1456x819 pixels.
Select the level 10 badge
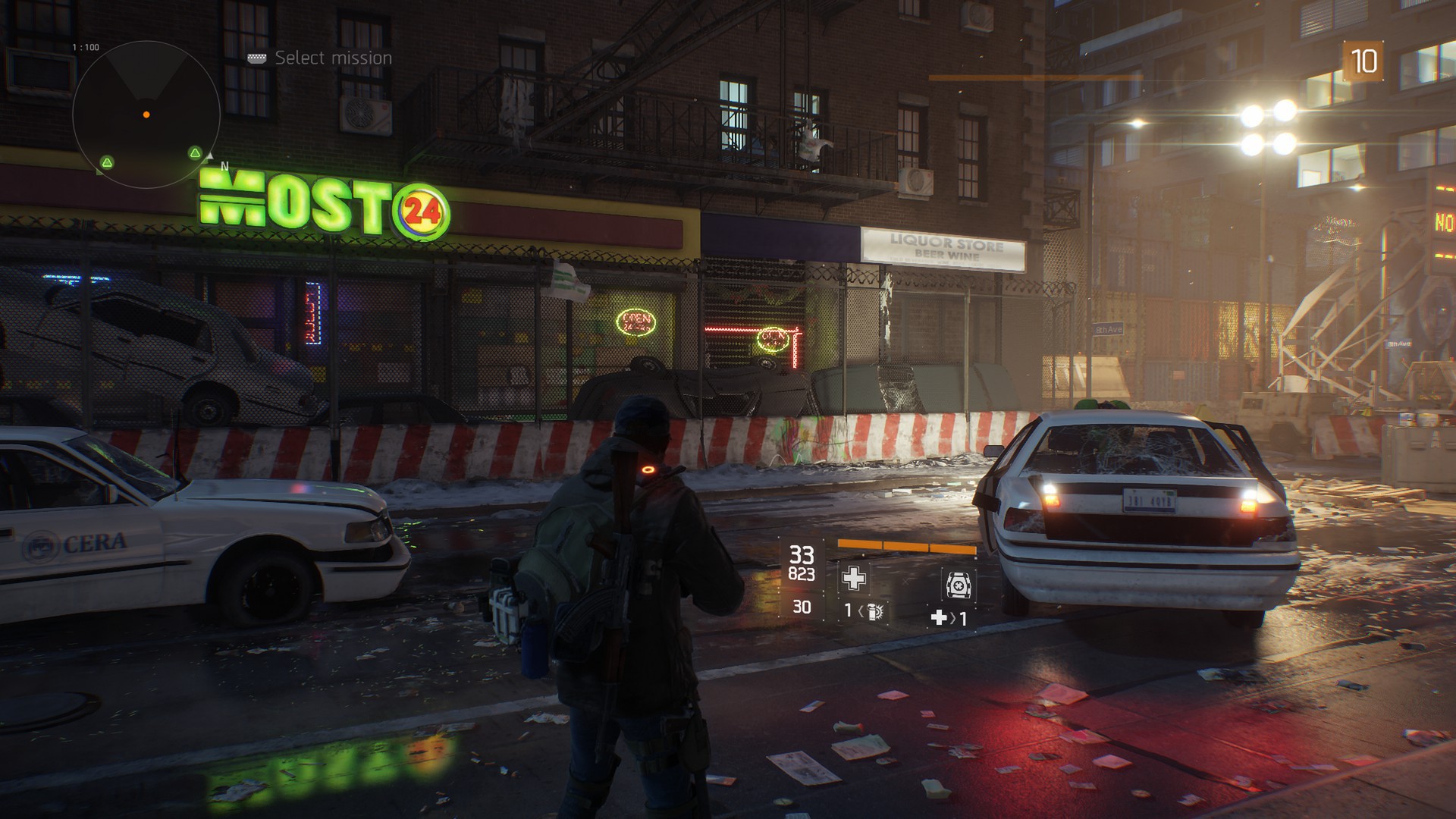[x=1363, y=61]
